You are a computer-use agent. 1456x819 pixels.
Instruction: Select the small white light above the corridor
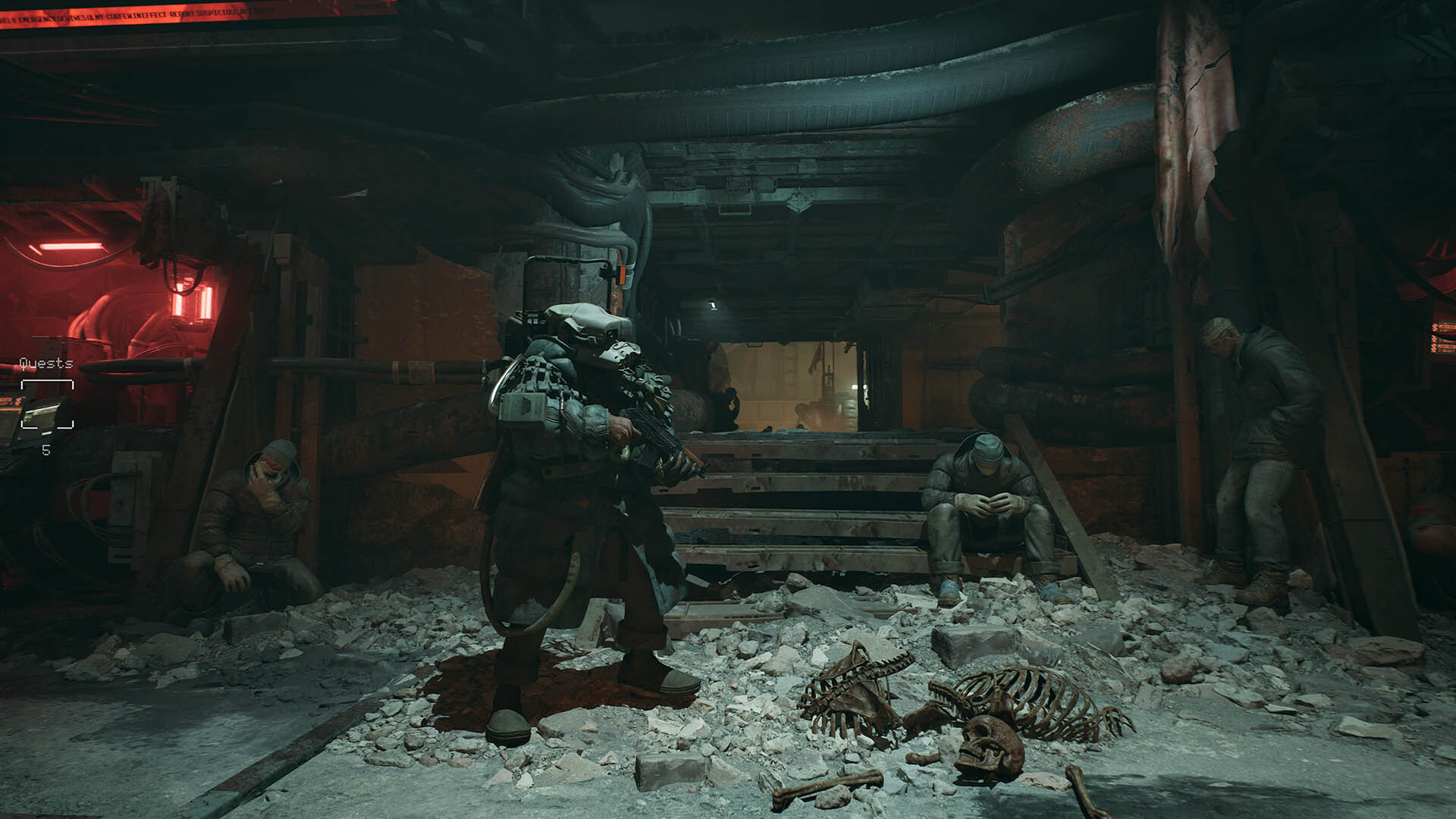[711, 303]
